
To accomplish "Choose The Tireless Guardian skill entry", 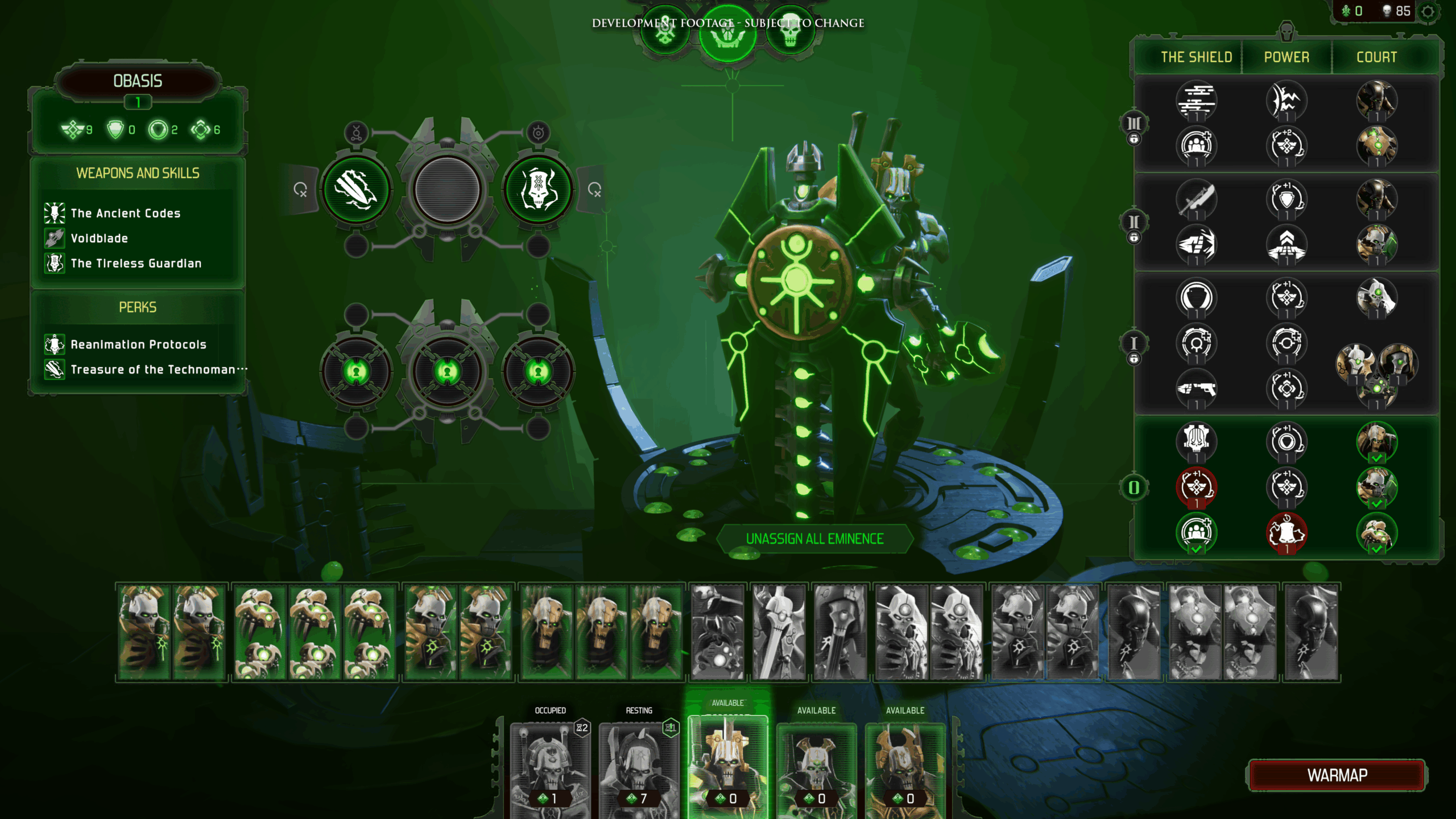I will 136,263.
